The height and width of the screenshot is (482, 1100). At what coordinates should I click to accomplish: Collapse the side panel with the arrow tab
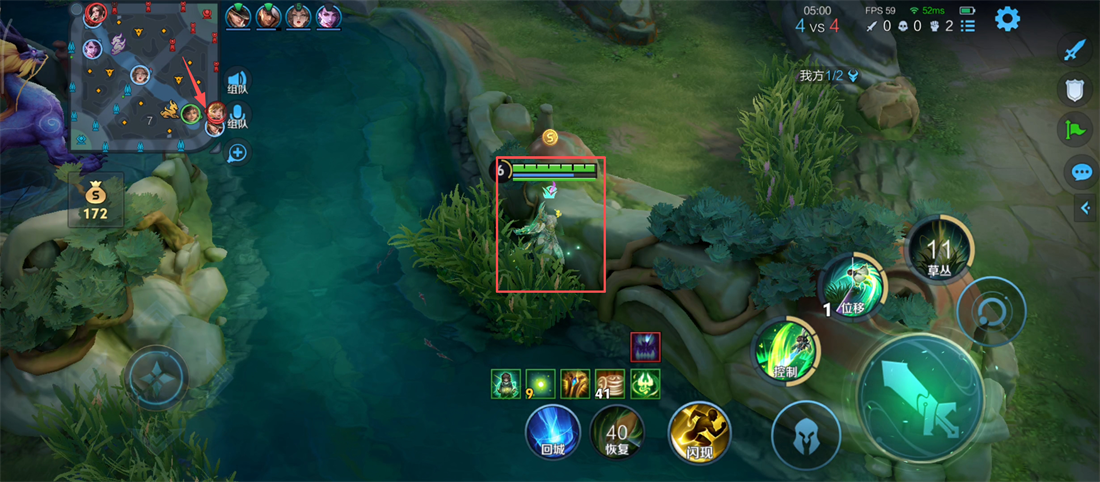pyautogui.click(x=1086, y=208)
